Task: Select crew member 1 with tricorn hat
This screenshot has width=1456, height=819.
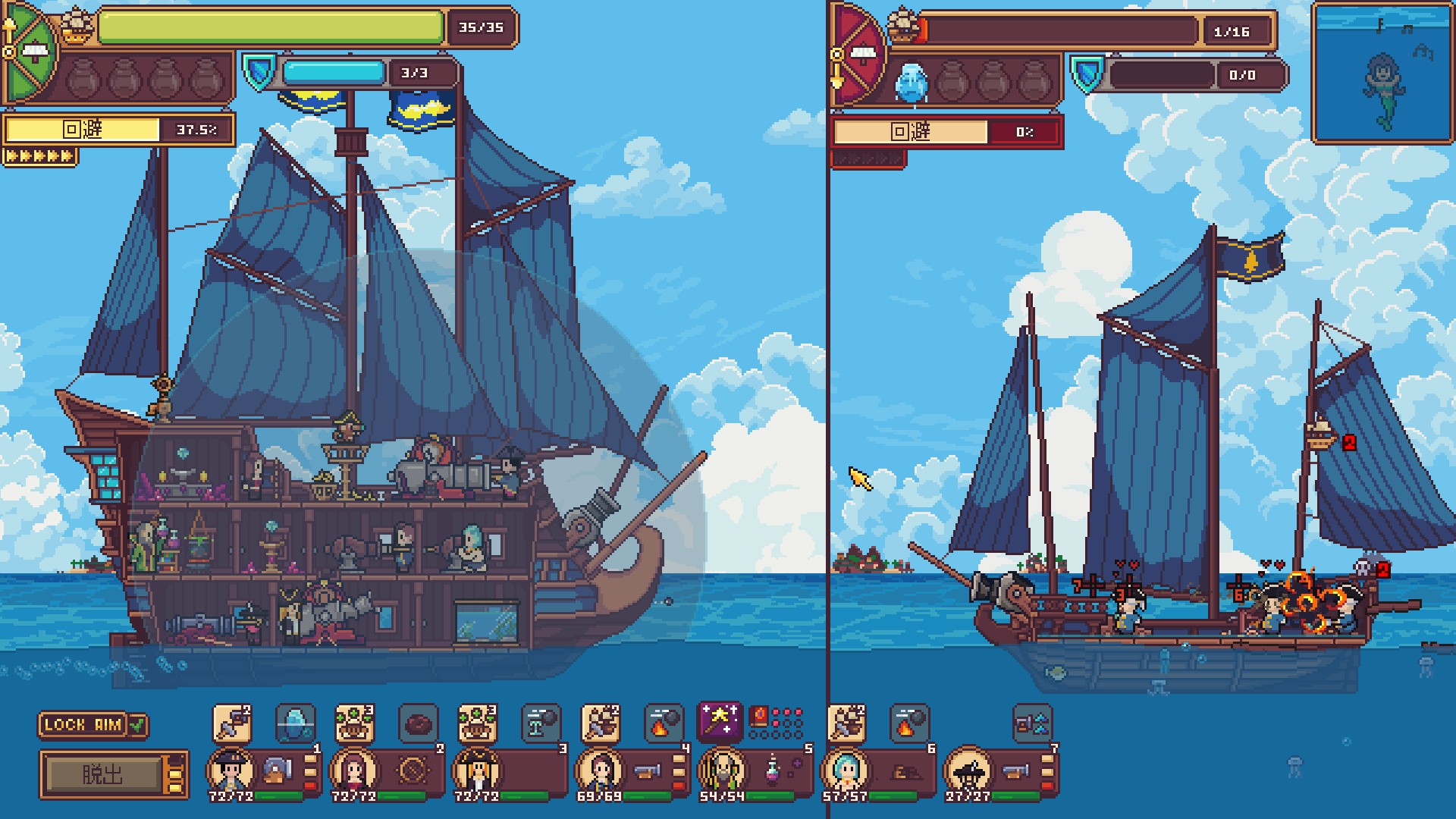Action: coord(231,769)
